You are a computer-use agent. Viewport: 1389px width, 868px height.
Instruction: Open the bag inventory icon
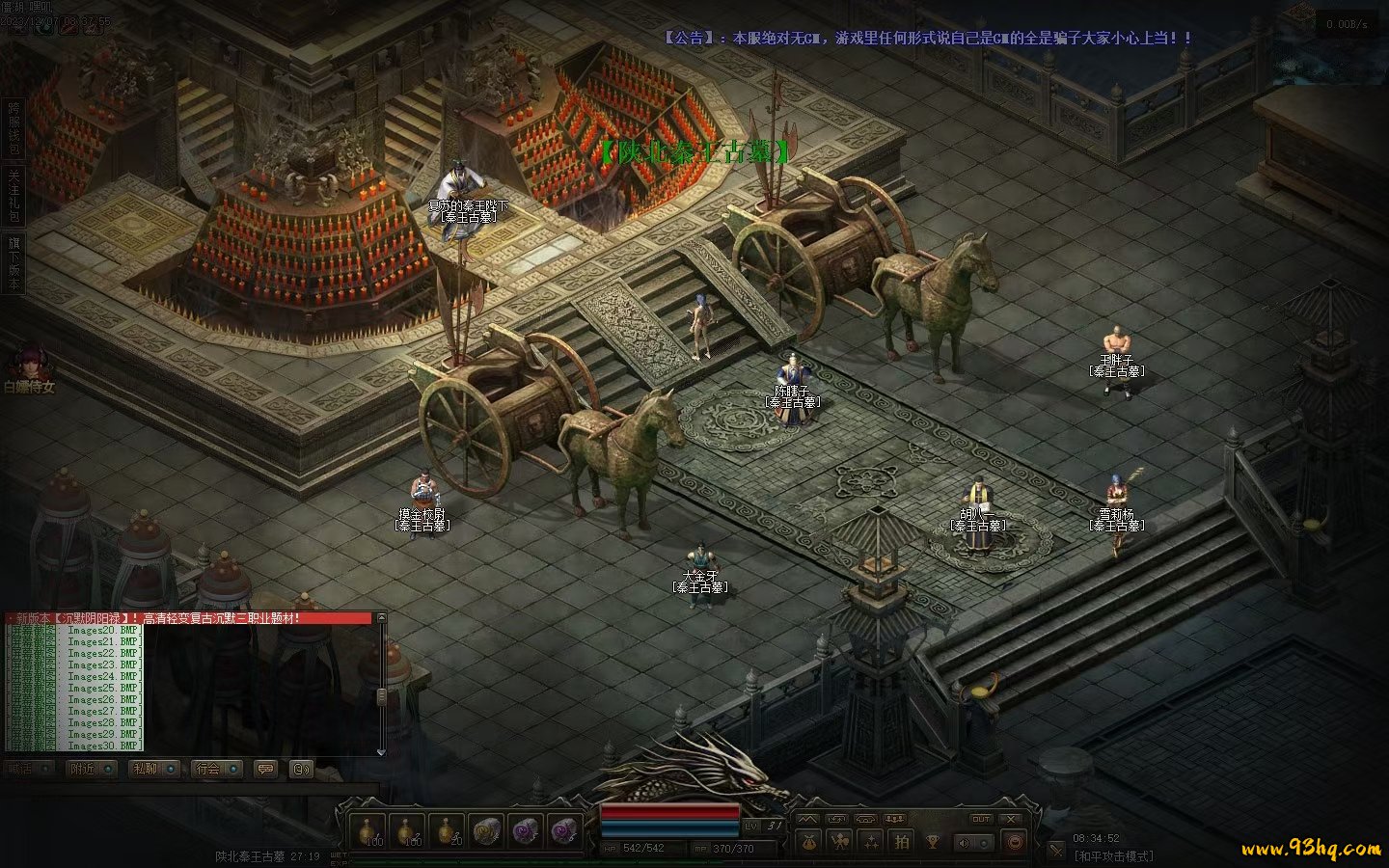(809, 842)
